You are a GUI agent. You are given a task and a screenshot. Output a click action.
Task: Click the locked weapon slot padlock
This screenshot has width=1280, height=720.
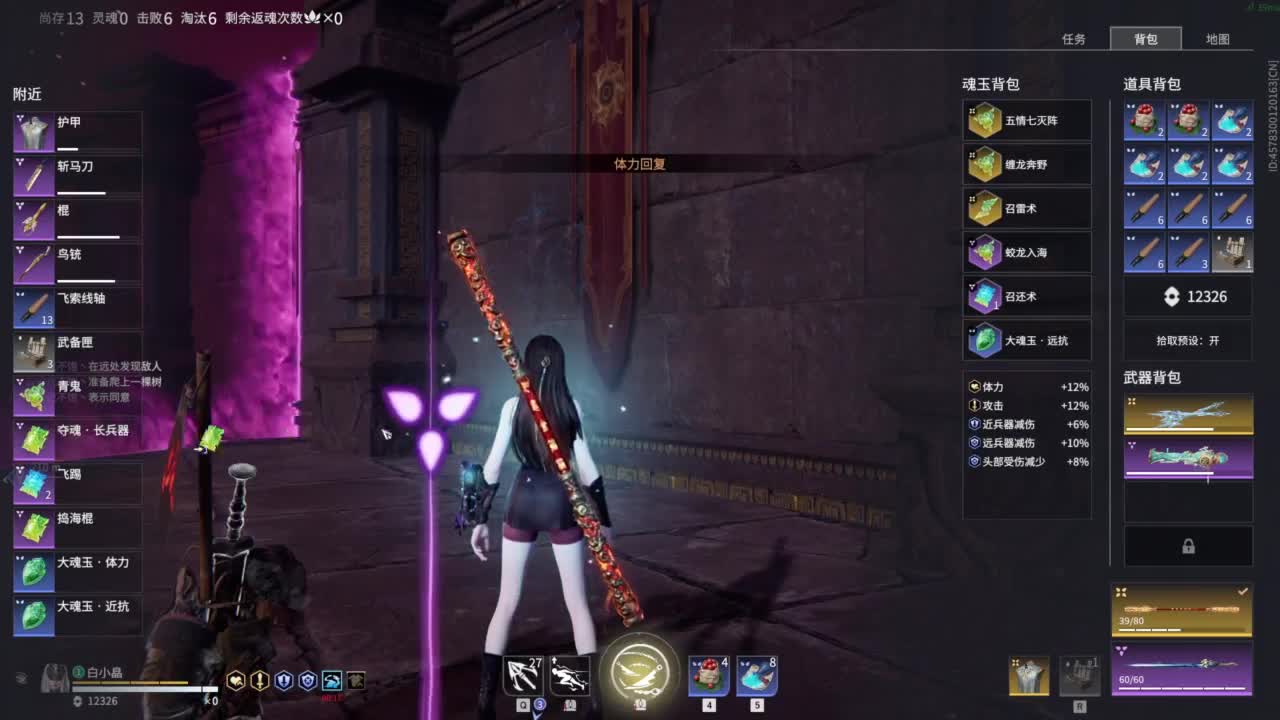(1188, 546)
